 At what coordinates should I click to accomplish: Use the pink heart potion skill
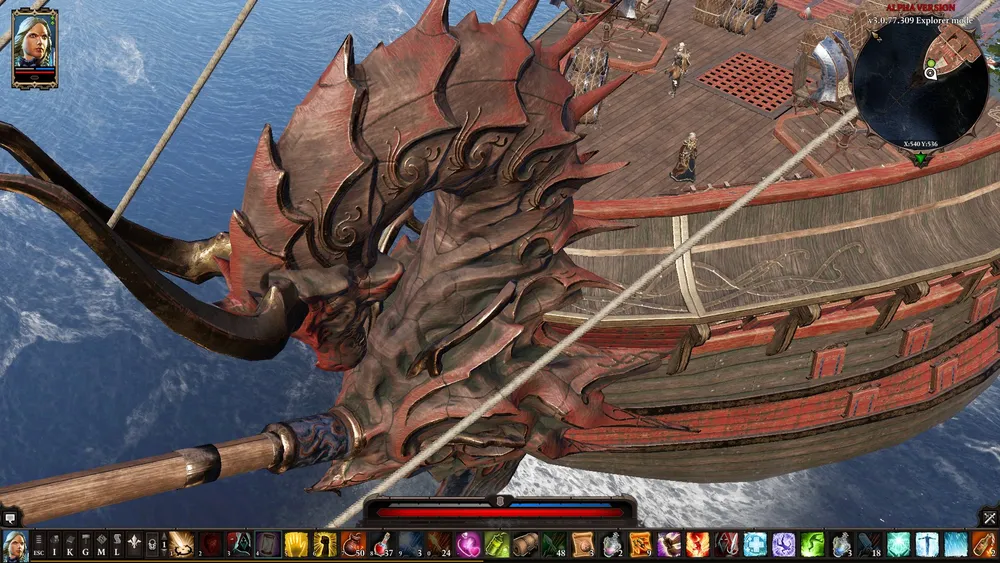click(x=468, y=545)
